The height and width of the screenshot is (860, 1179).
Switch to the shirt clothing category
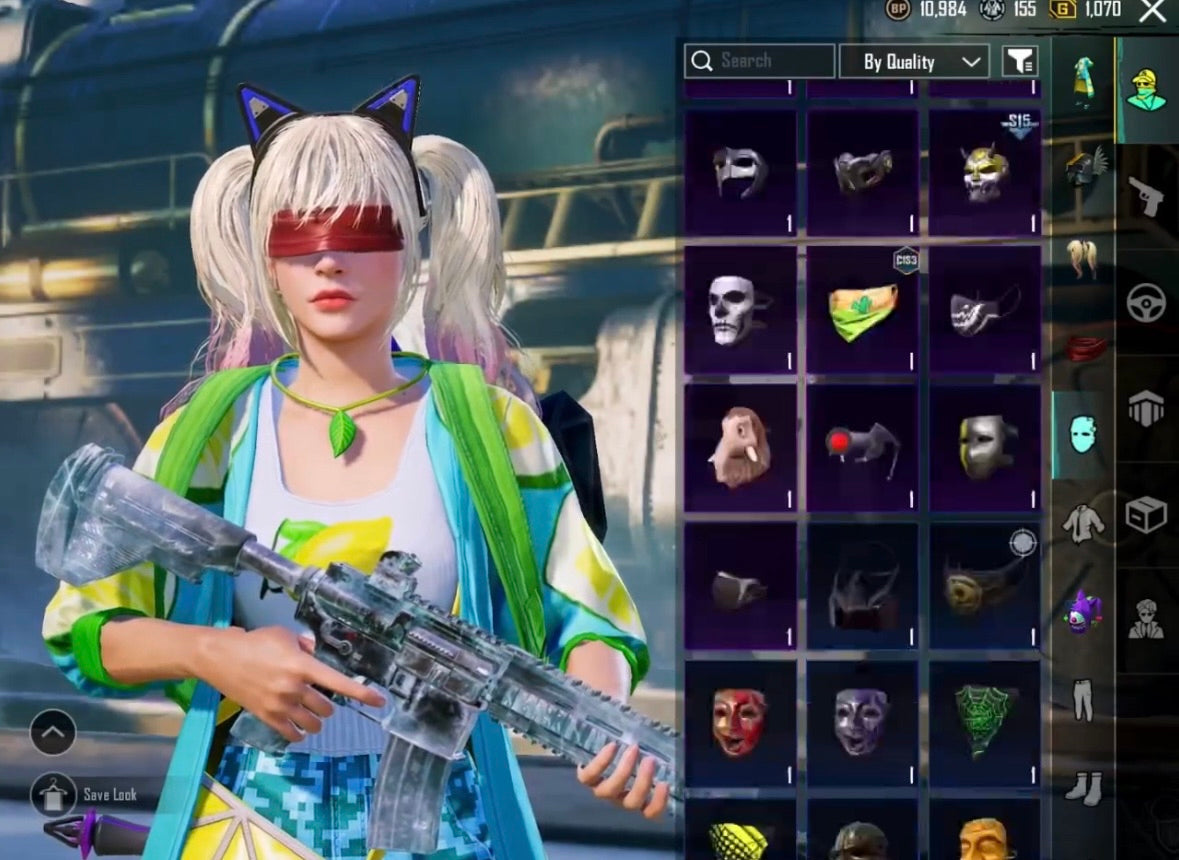pyautogui.click(x=1083, y=523)
